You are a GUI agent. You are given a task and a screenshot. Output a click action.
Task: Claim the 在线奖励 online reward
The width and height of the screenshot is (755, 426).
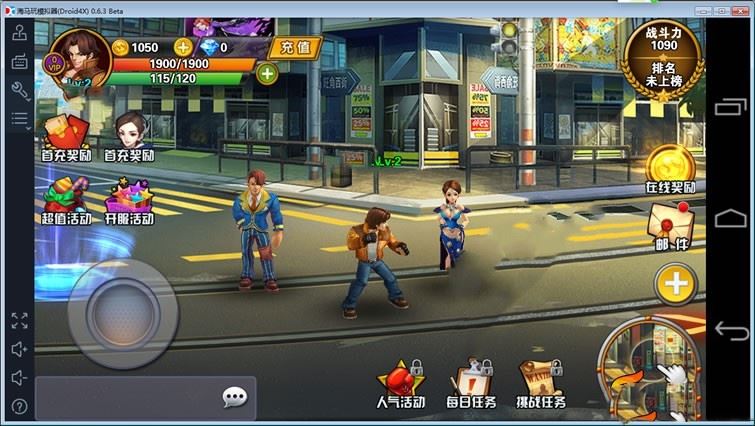click(x=670, y=168)
